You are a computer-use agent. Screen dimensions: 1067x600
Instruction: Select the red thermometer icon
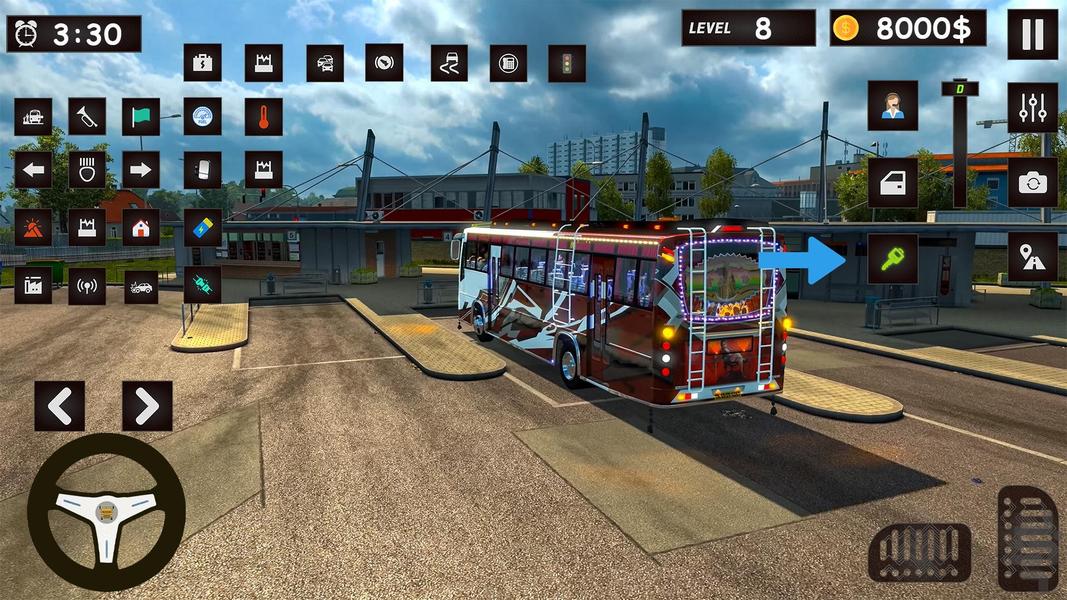pyautogui.click(x=263, y=117)
